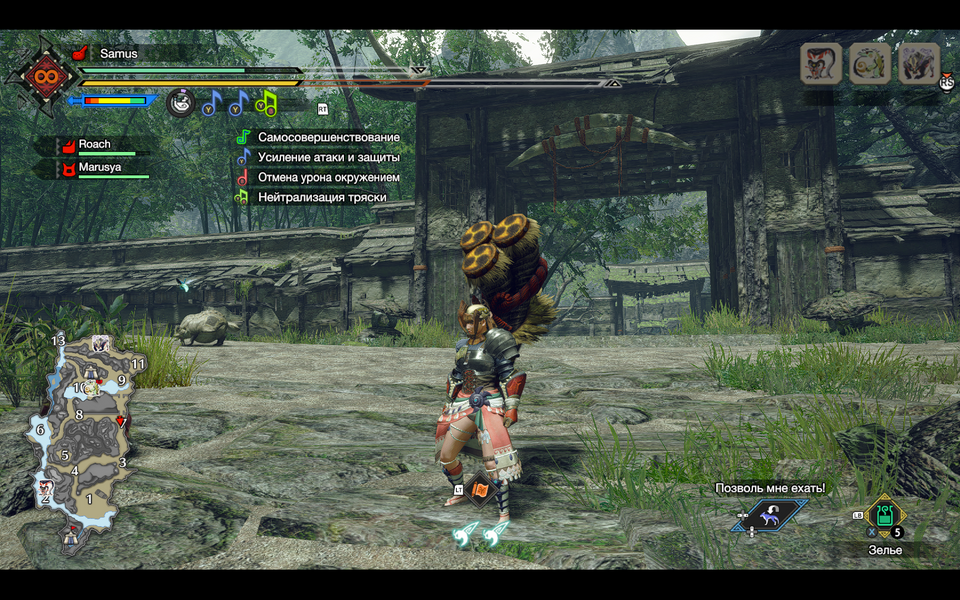960x600 pixels.
Task: Choose the Нейтрализация тряски melody
Action: click(322, 197)
